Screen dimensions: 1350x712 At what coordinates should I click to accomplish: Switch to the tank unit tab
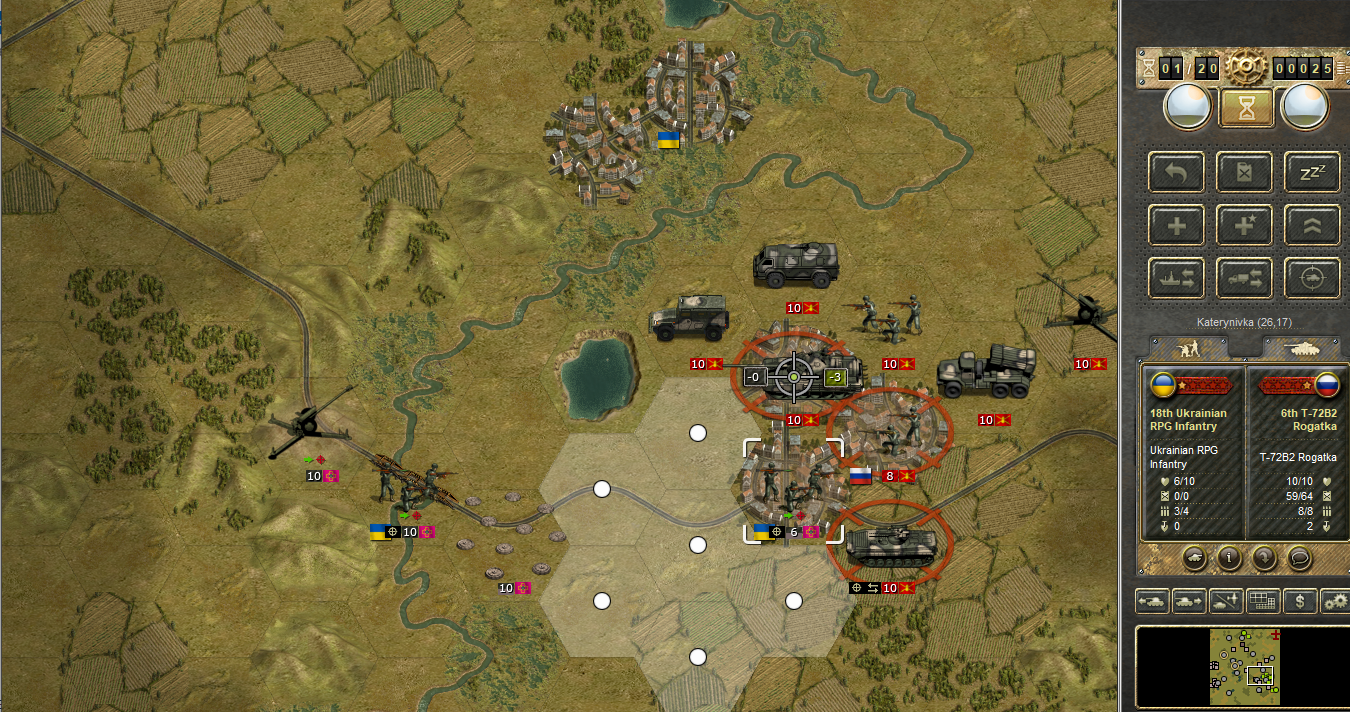[1300, 348]
